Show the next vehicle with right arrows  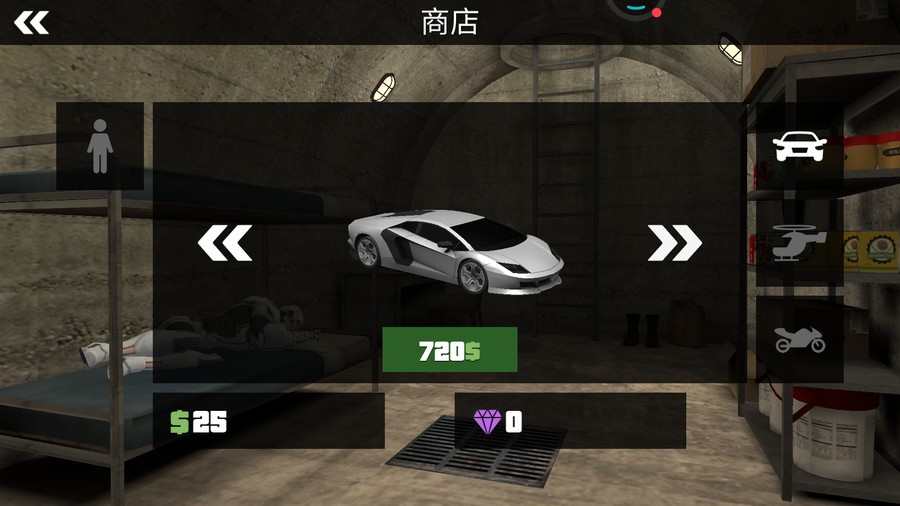[675, 242]
